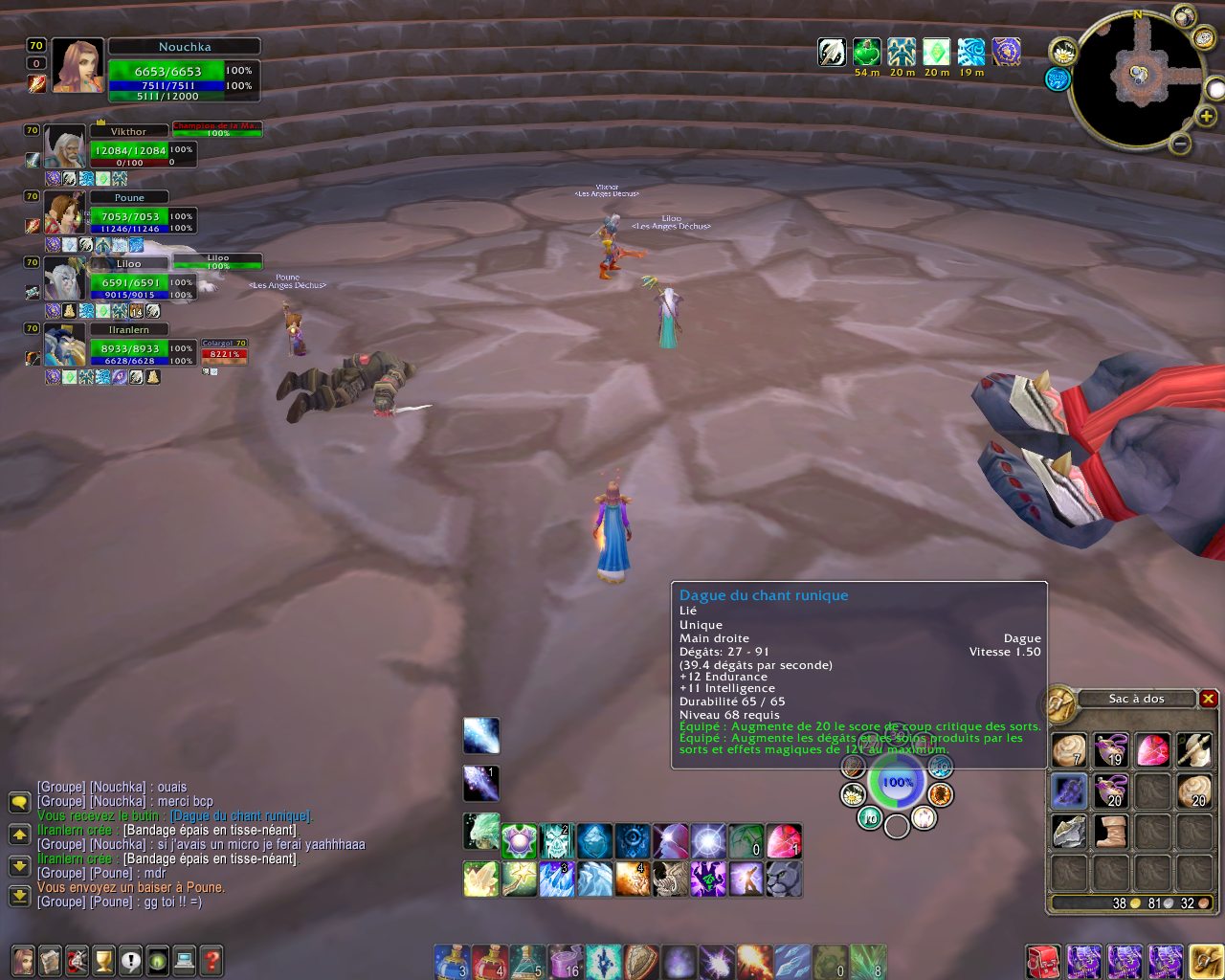1225x980 pixels.
Task: Open the red question mark help button
Action: (212, 960)
